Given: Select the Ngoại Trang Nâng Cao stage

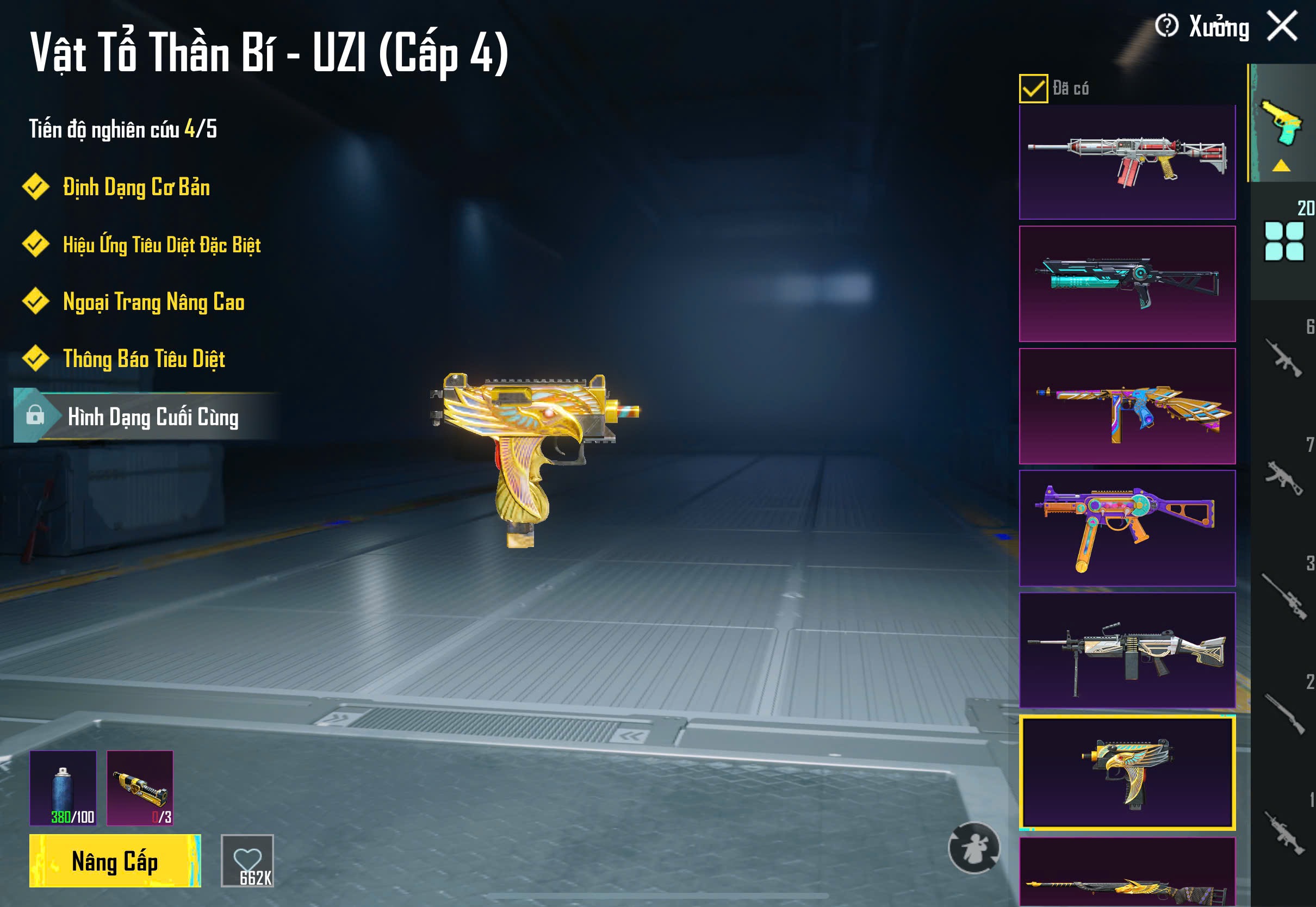Looking at the screenshot, I should click(x=153, y=302).
